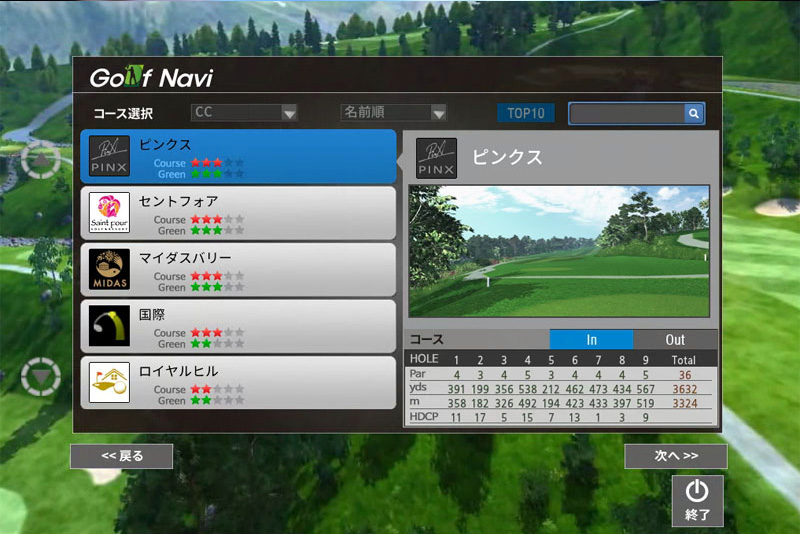Switch to the Out holes tab
800x534 pixels.
pyautogui.click(x=675, y=340)
